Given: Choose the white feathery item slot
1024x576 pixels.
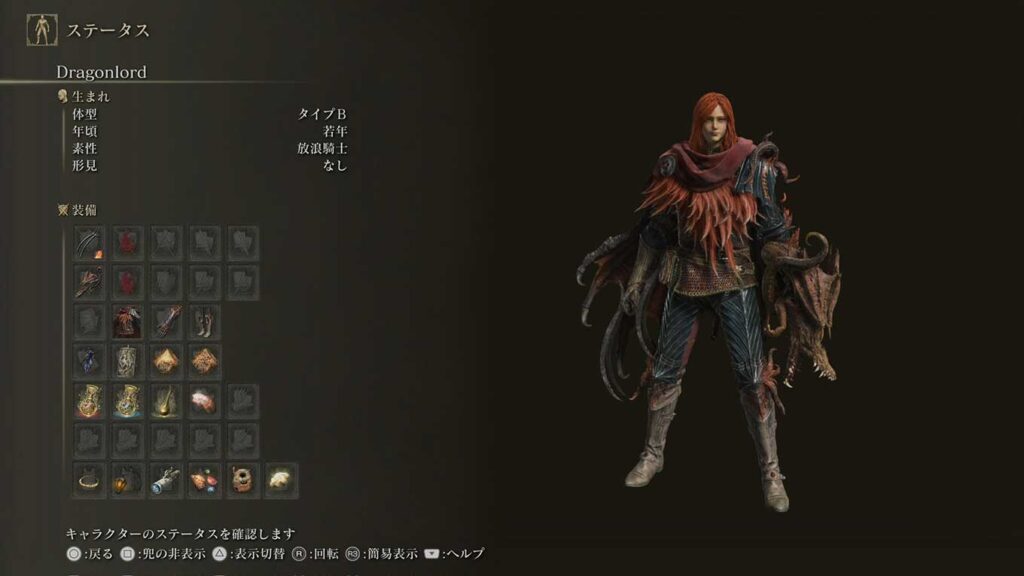Looking at the screenshot, I should tap(282, 479).
